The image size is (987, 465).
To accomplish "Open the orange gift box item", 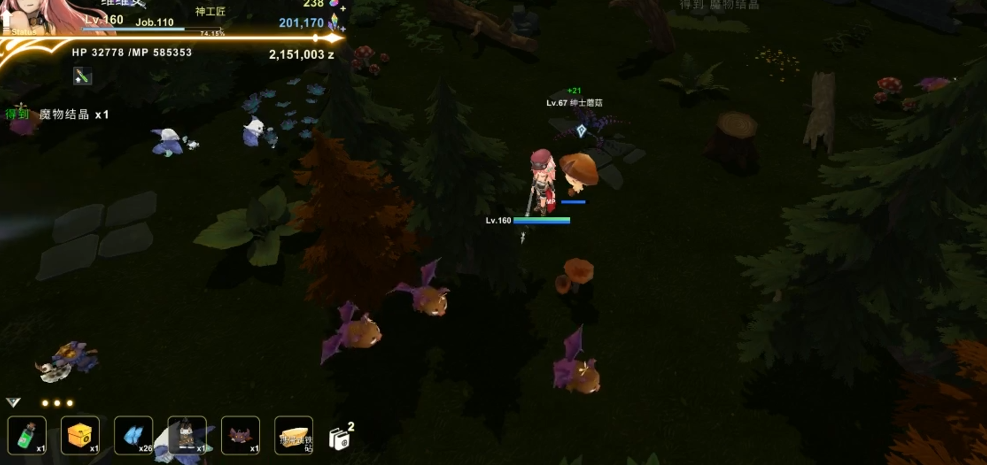I will coord(80,435).
